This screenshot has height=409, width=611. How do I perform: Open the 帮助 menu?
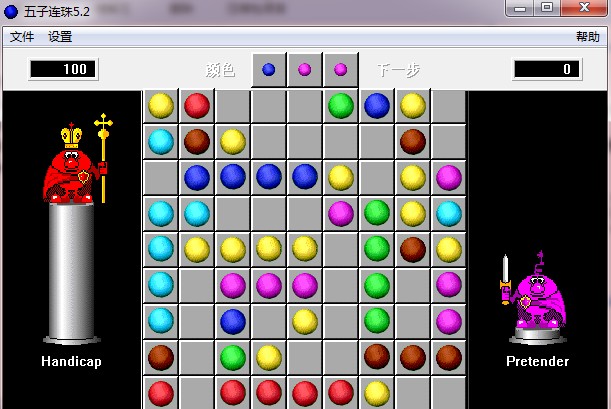587,37
